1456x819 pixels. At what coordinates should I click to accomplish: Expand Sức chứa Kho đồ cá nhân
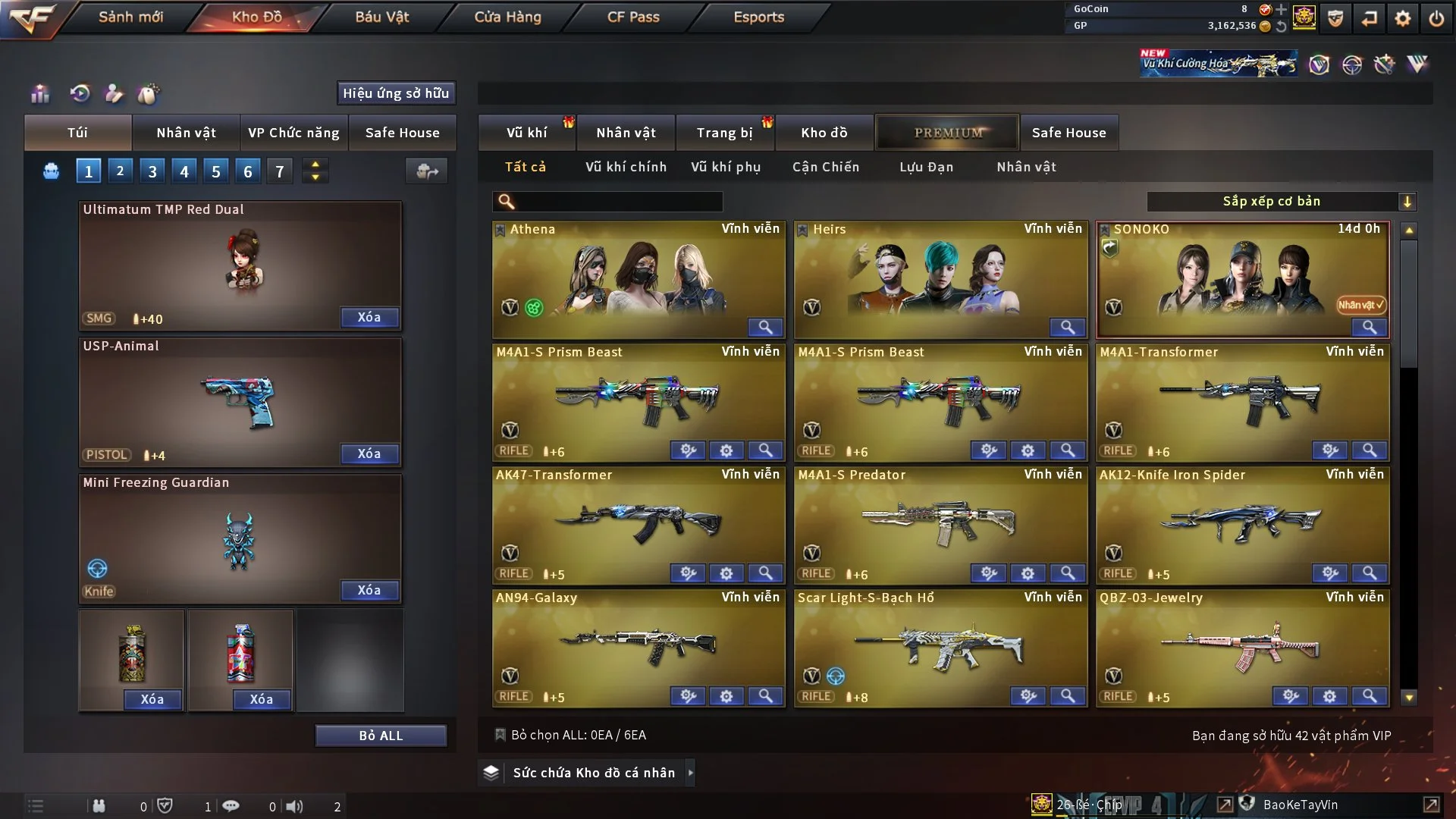pyautogui.click(x=593, y=773)
